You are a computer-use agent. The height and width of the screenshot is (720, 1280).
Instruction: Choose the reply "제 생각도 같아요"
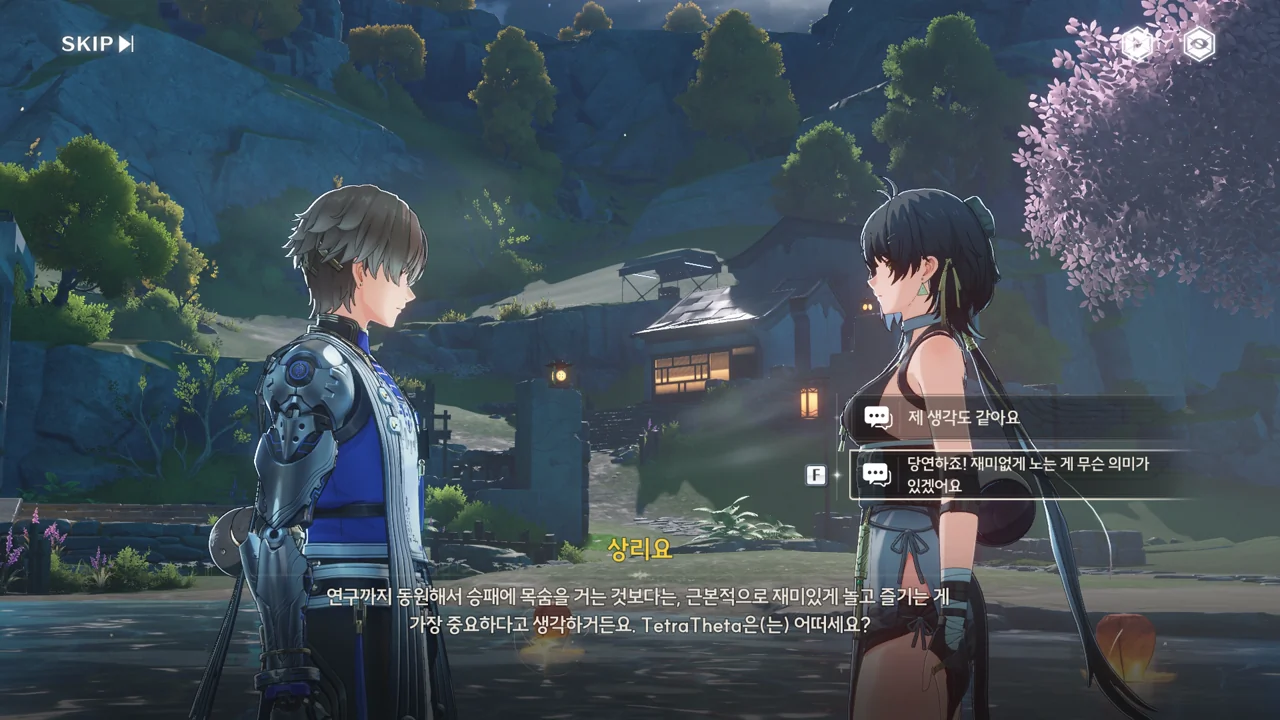click(x=1010, y=417)
